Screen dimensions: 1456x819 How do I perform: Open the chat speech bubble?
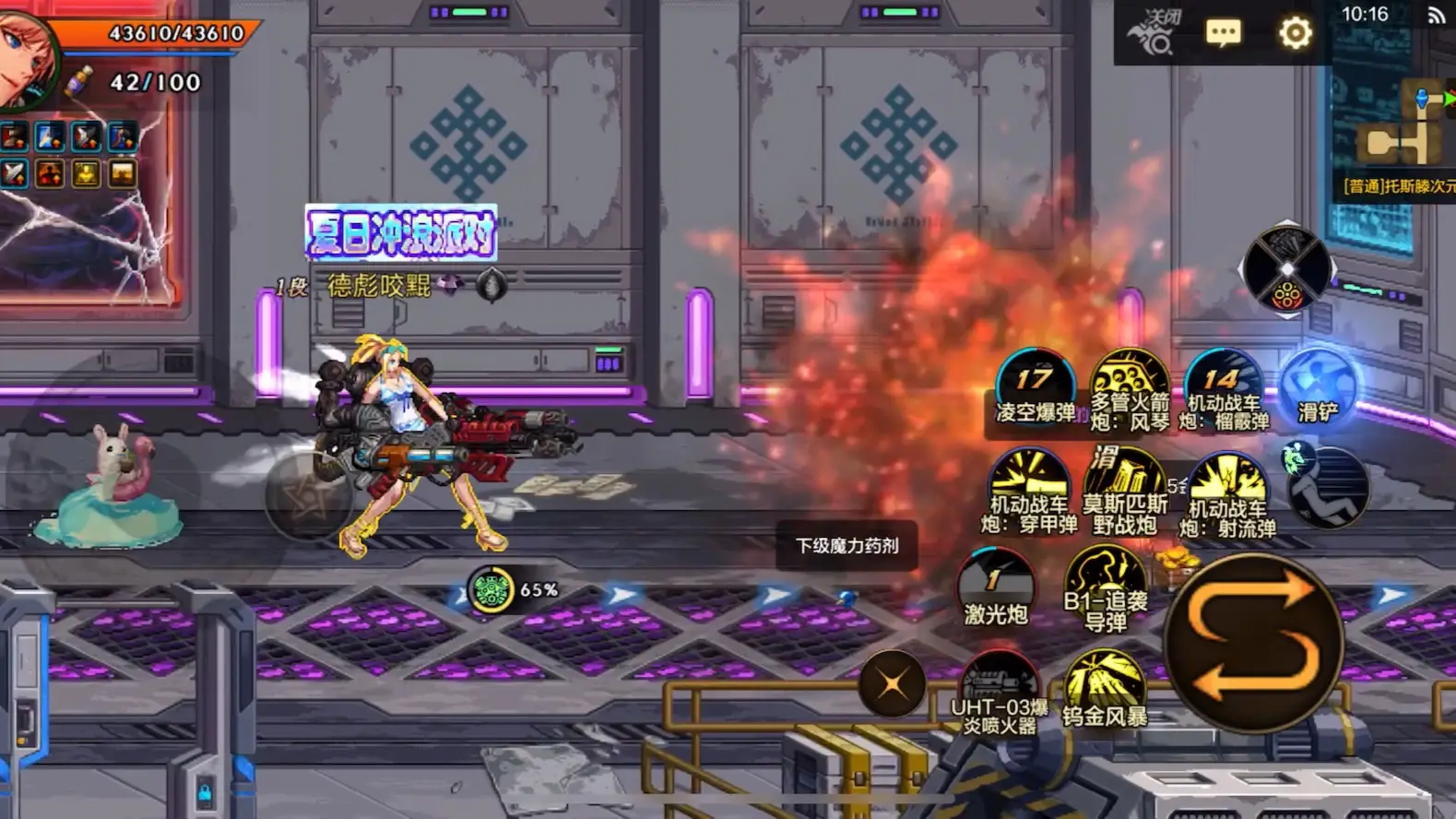click(1223, 33)
